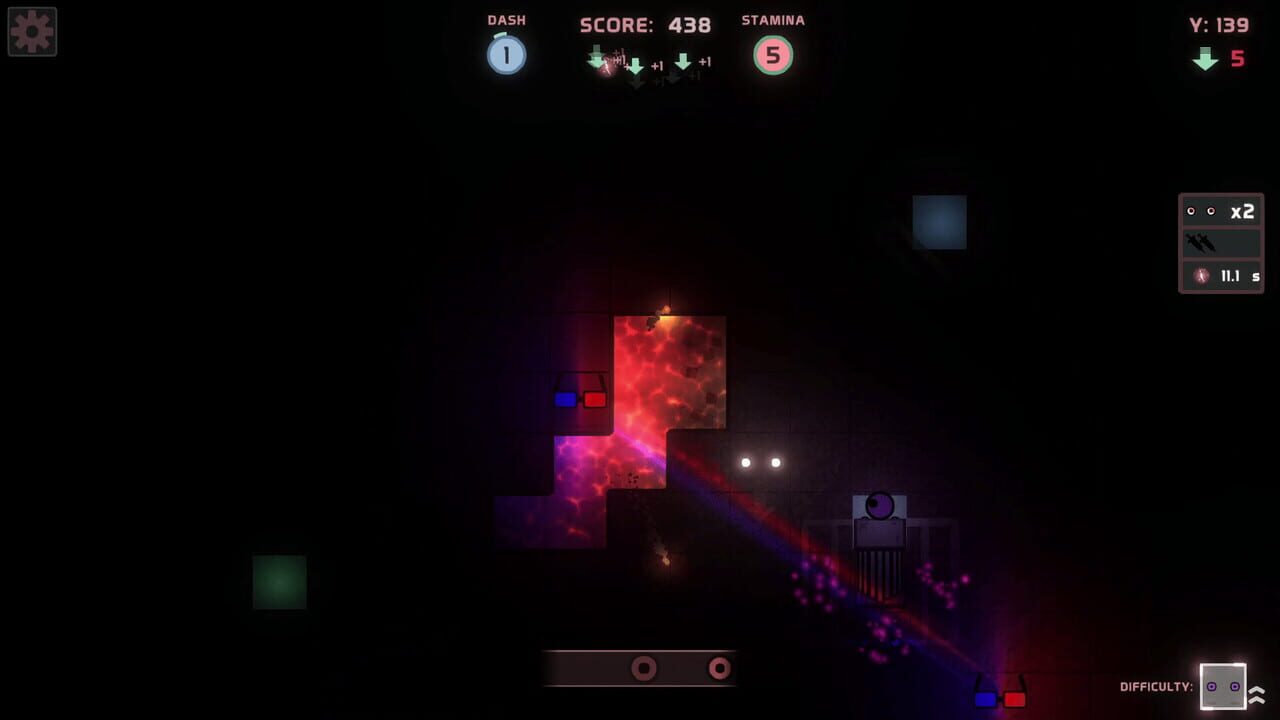This screenshot has height=720, width=1280.
Task: Click the blue DASH counter icon
Action: [x=506, y=55]
